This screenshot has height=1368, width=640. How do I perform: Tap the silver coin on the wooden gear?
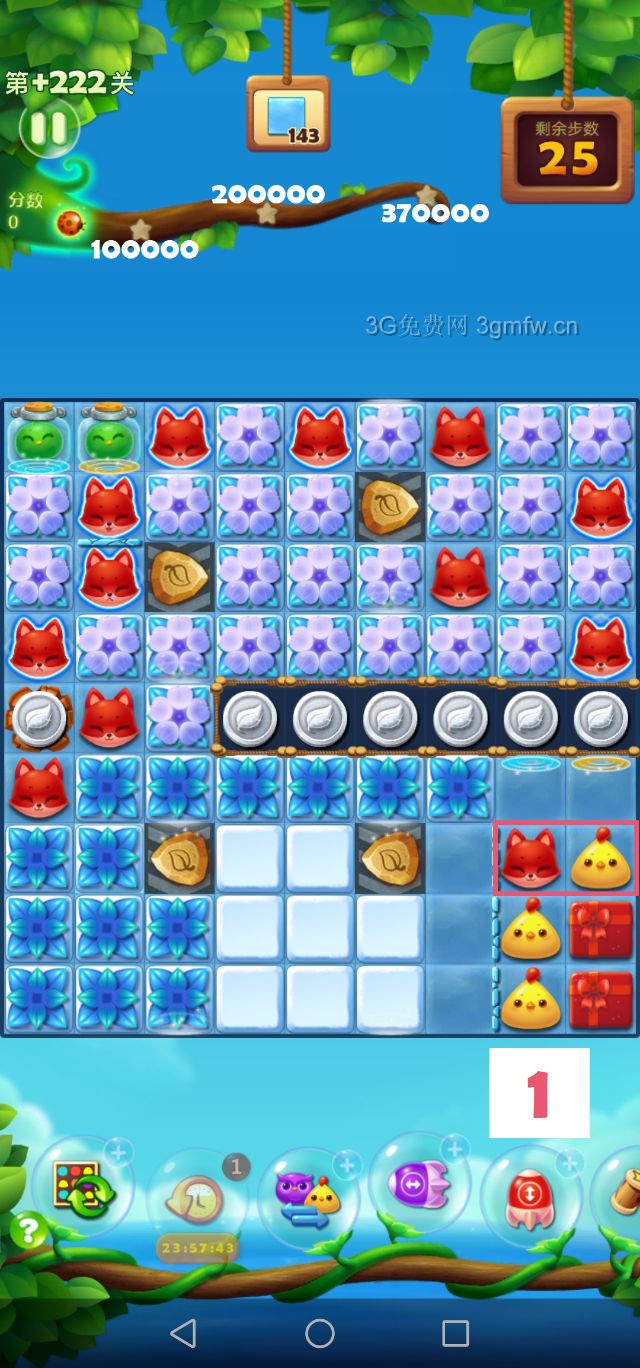[x=39, y=718]
